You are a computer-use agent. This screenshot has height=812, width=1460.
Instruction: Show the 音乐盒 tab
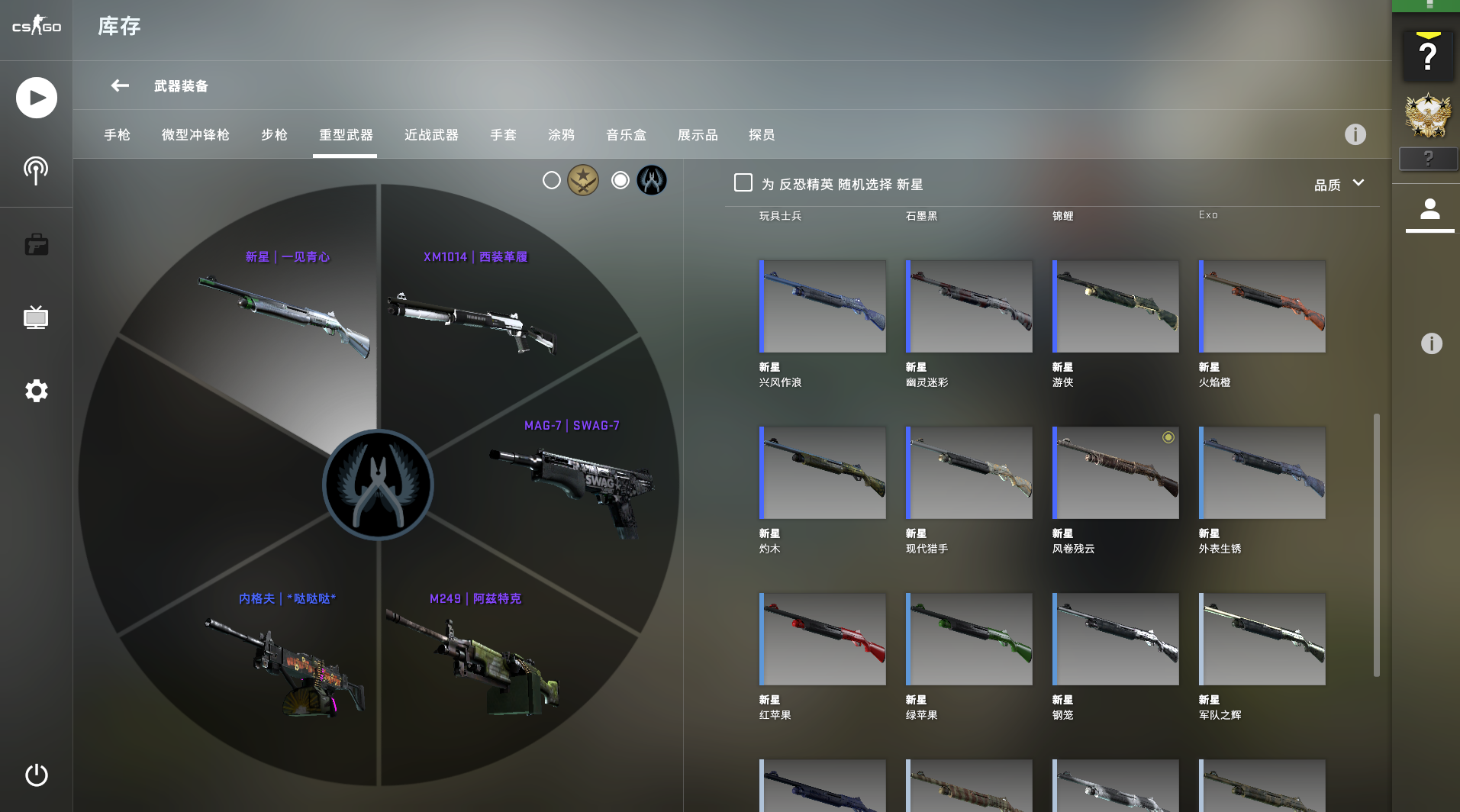[x=626, y=135]
